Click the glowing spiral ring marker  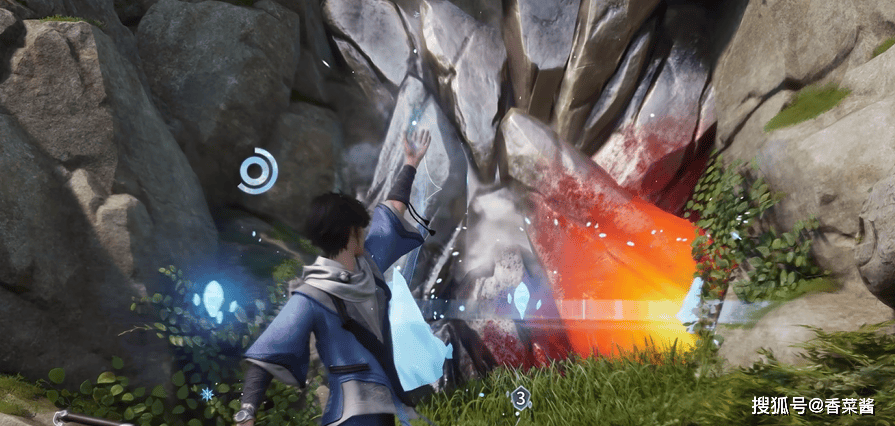click(258, 170)
